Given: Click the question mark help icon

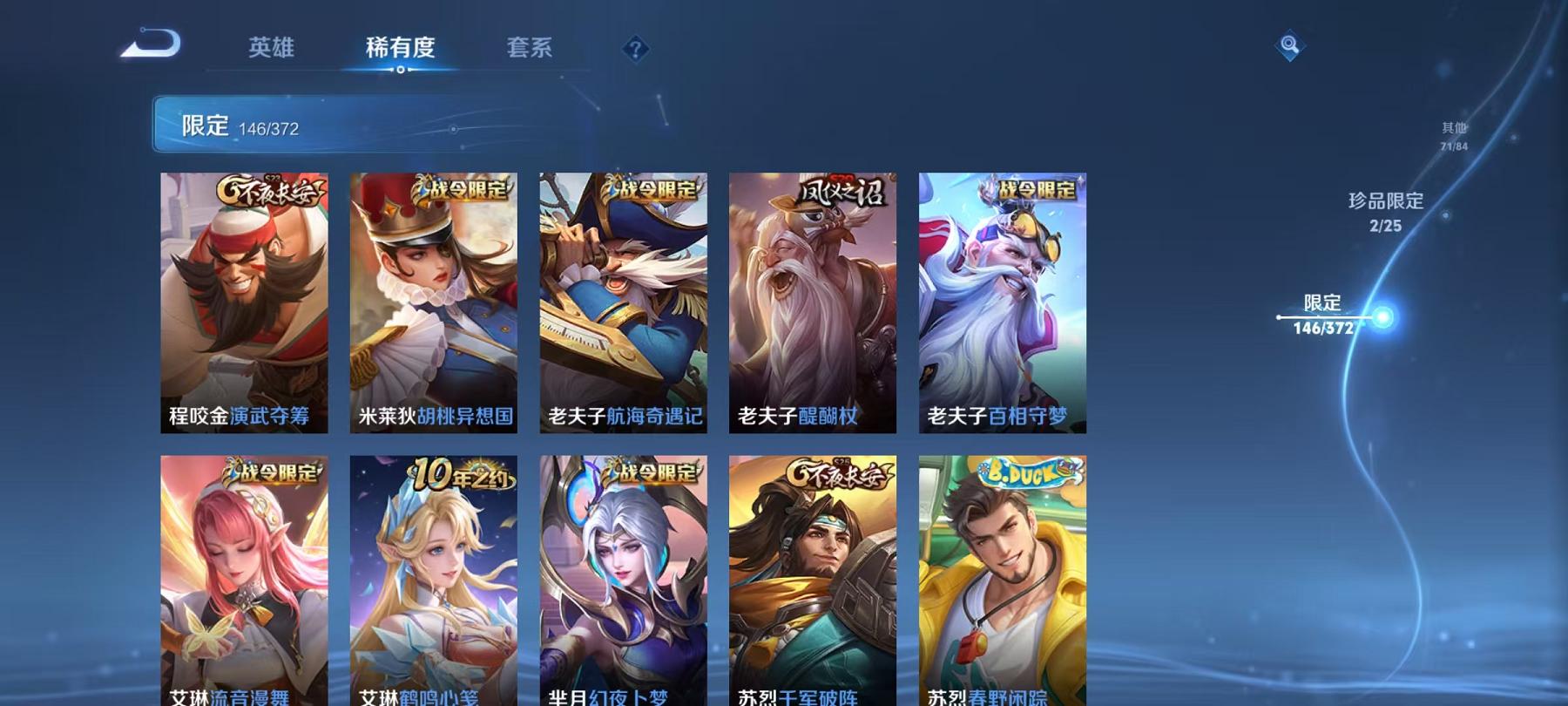Looking at the screenshot, I should (x=635, y=50).
